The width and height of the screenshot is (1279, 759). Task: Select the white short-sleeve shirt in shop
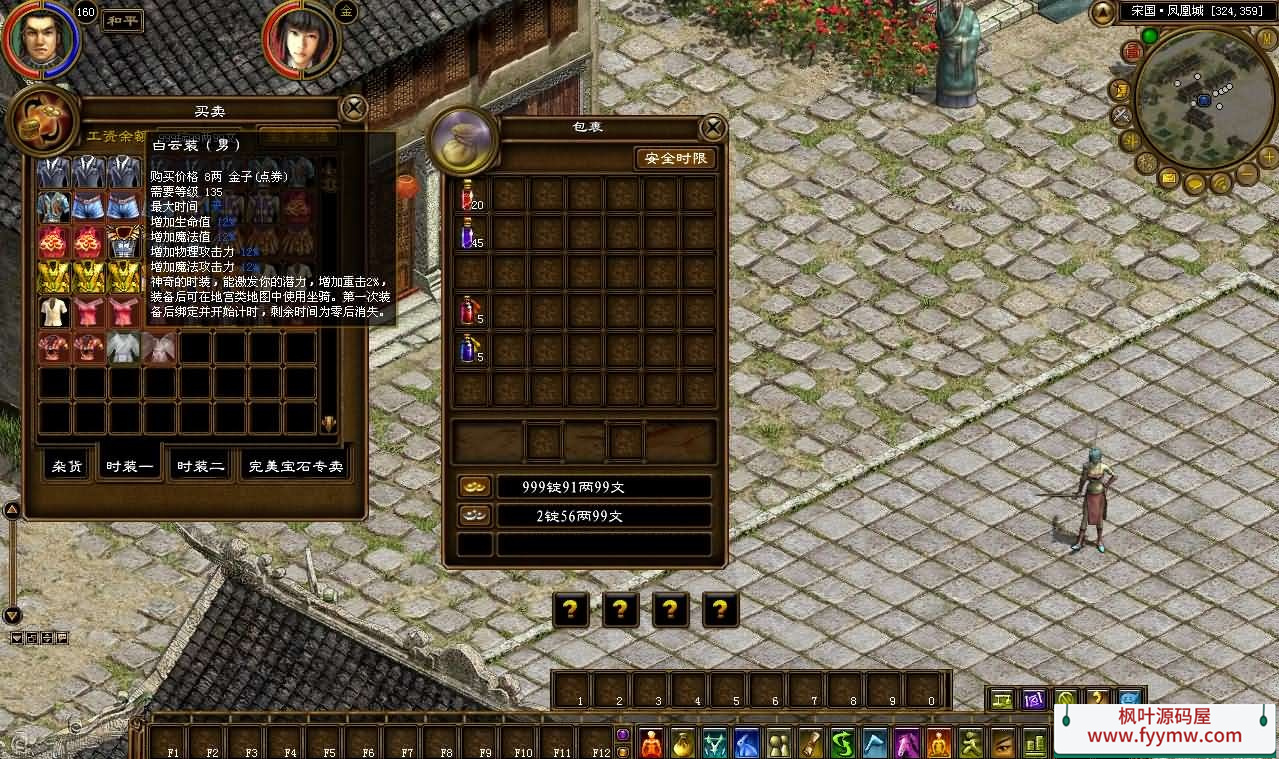coord(54,312)
